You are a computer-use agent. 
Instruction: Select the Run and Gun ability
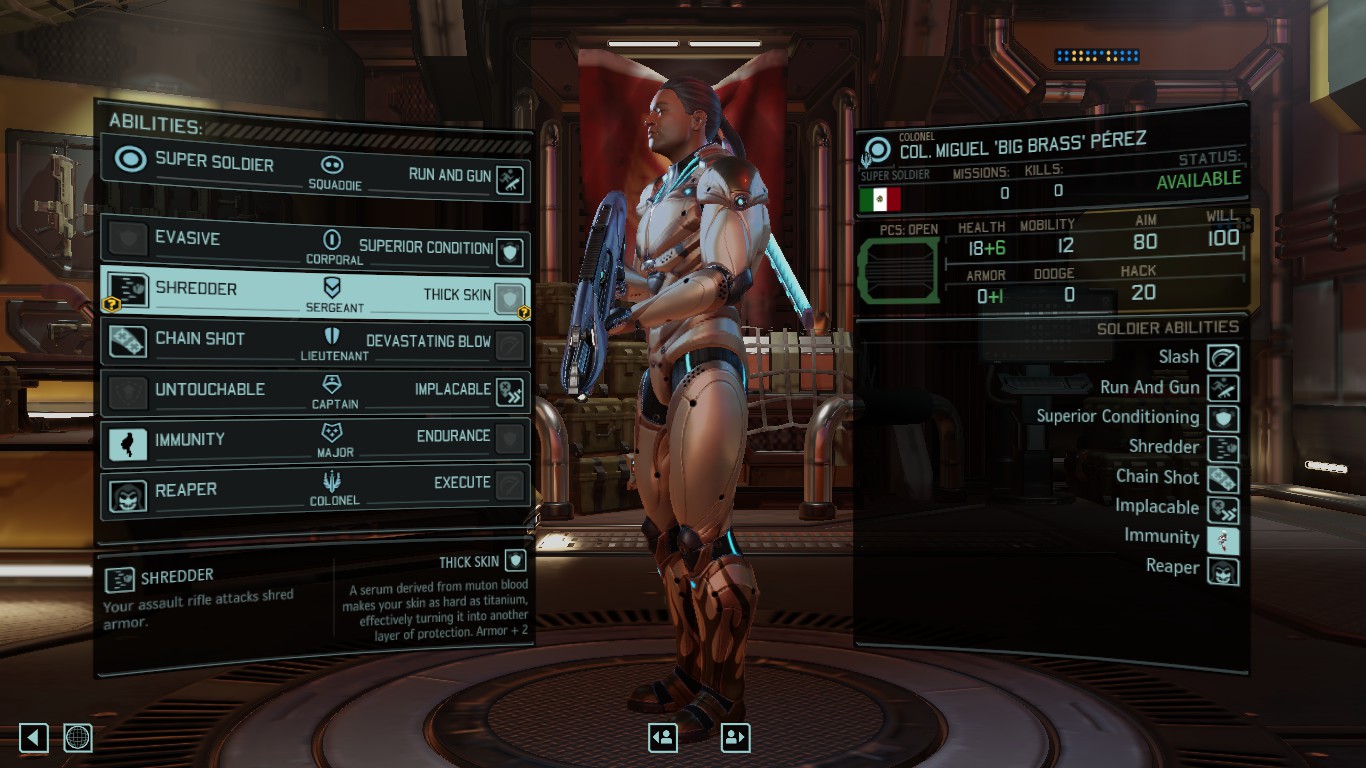(x=511, y=180)
